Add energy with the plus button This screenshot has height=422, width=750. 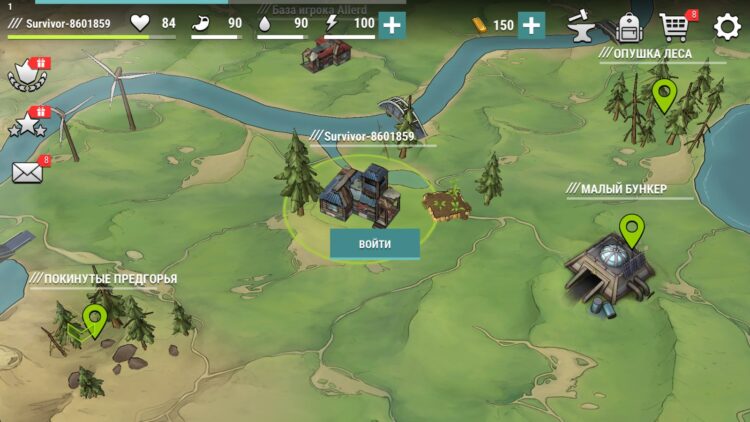(x=393, y=25)
